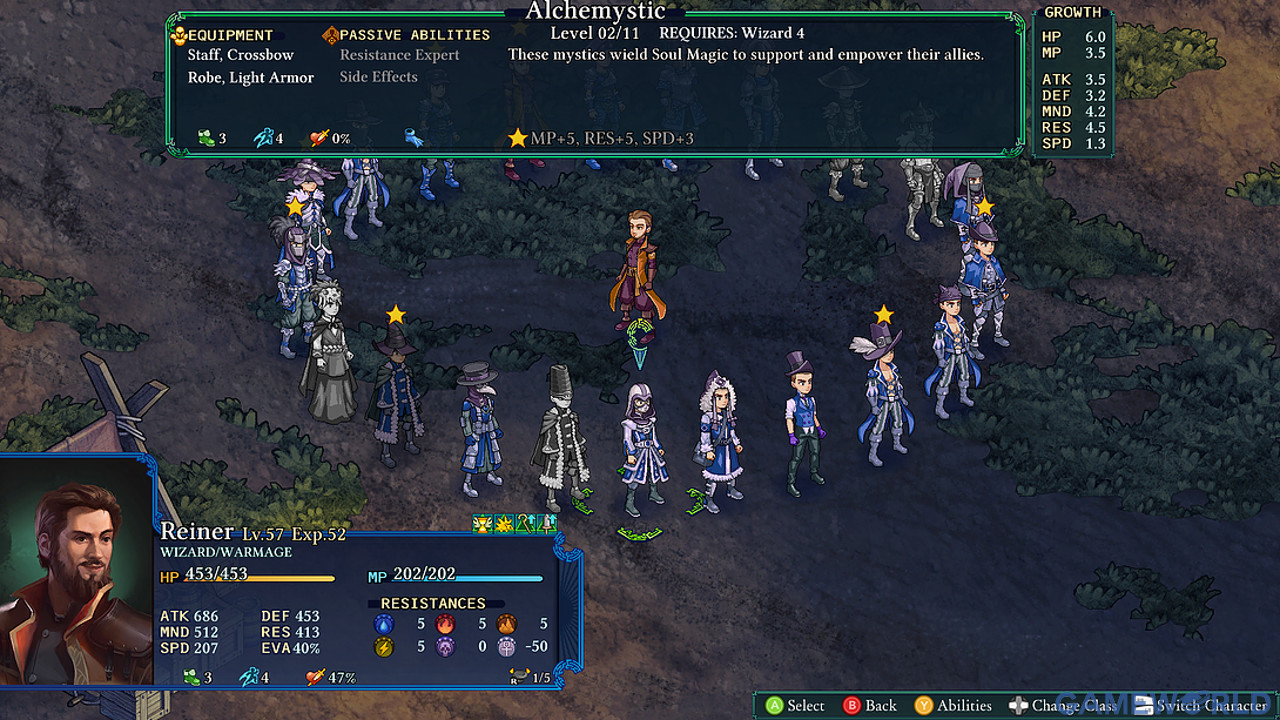Click the lightning resistance icon
The image size is (1280, 720).
click(383, 647)
